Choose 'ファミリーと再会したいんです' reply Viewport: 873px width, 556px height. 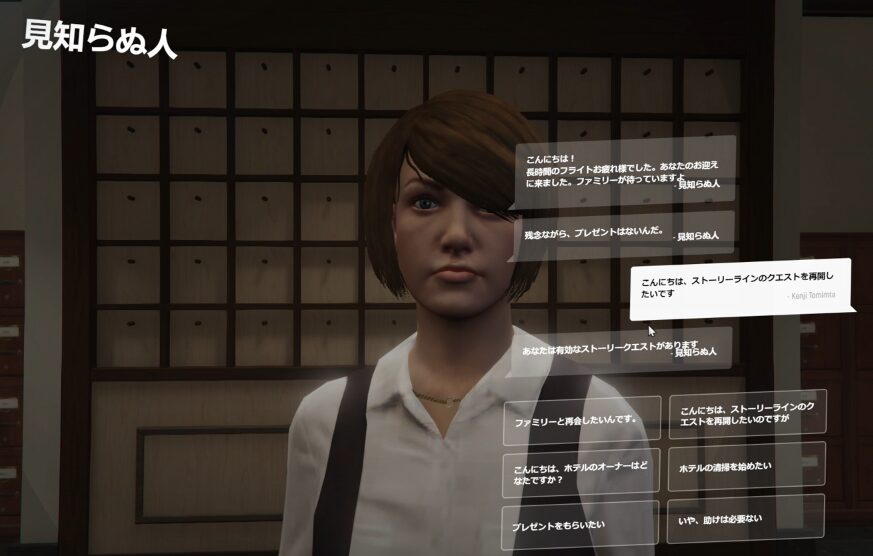(x=581, y=421)
